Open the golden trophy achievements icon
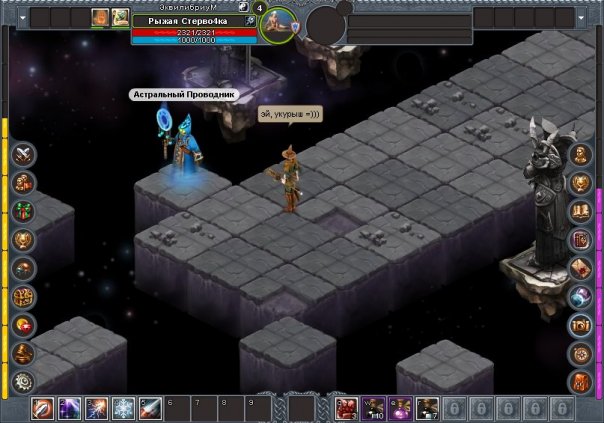 [23, 239]
